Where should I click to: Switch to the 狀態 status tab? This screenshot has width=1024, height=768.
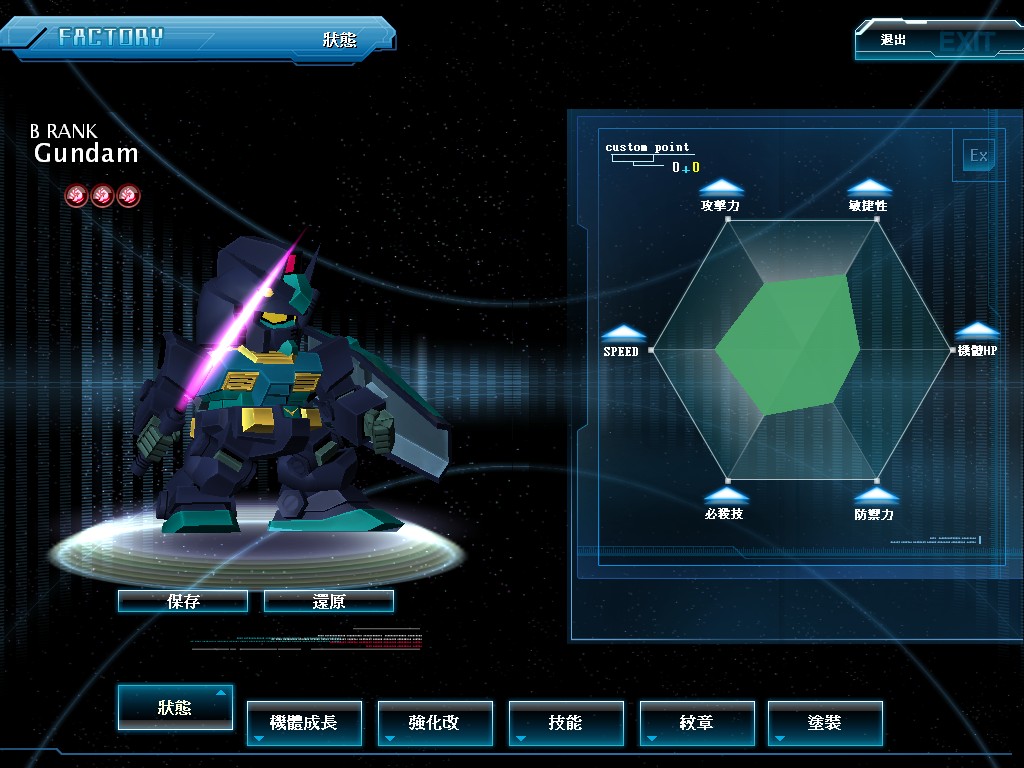[175, 707]
